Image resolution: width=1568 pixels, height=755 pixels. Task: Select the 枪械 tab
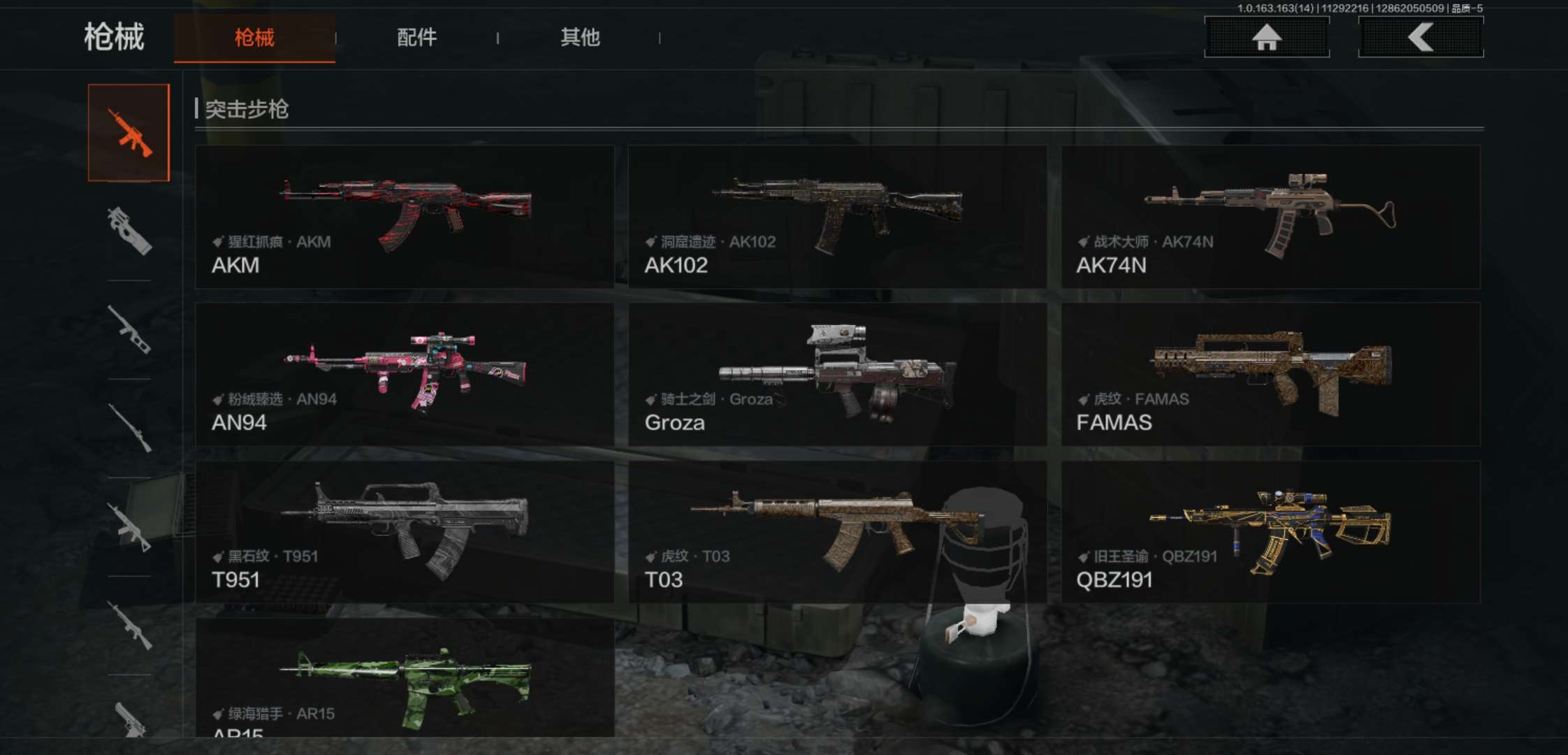254,38
